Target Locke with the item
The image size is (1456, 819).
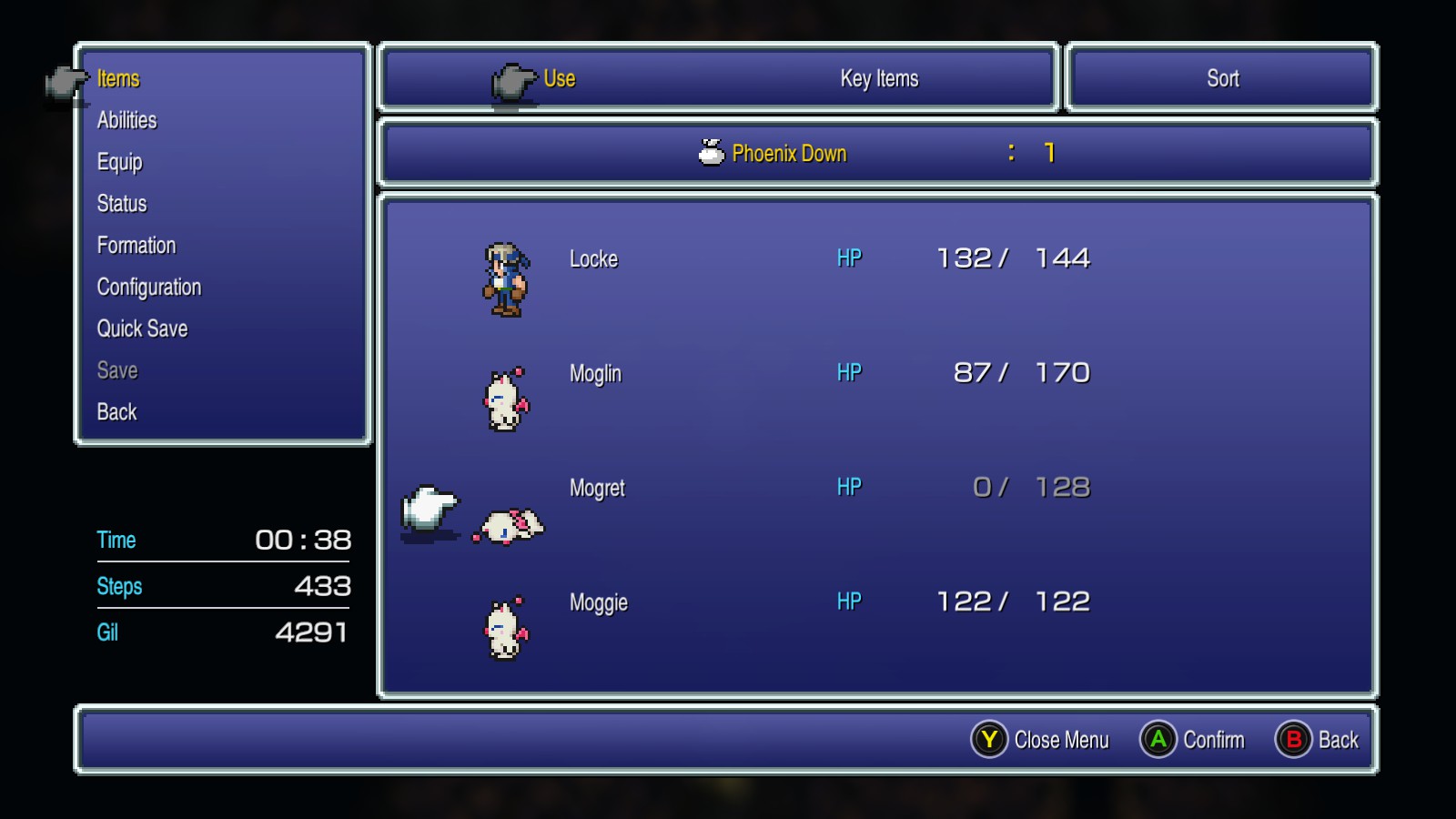click(x=593, y=259)
